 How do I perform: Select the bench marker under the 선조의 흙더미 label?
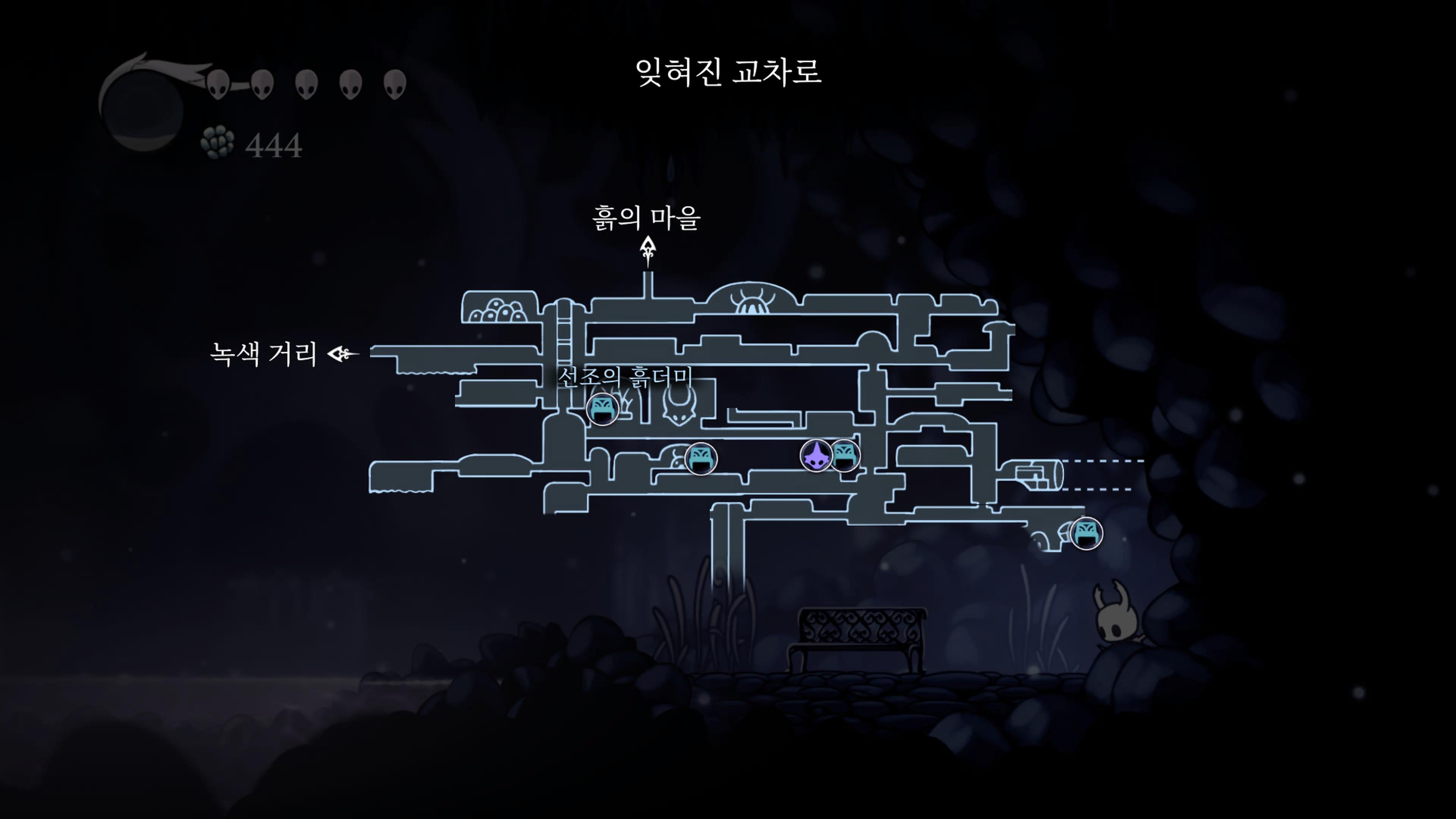tap(602, 409)
